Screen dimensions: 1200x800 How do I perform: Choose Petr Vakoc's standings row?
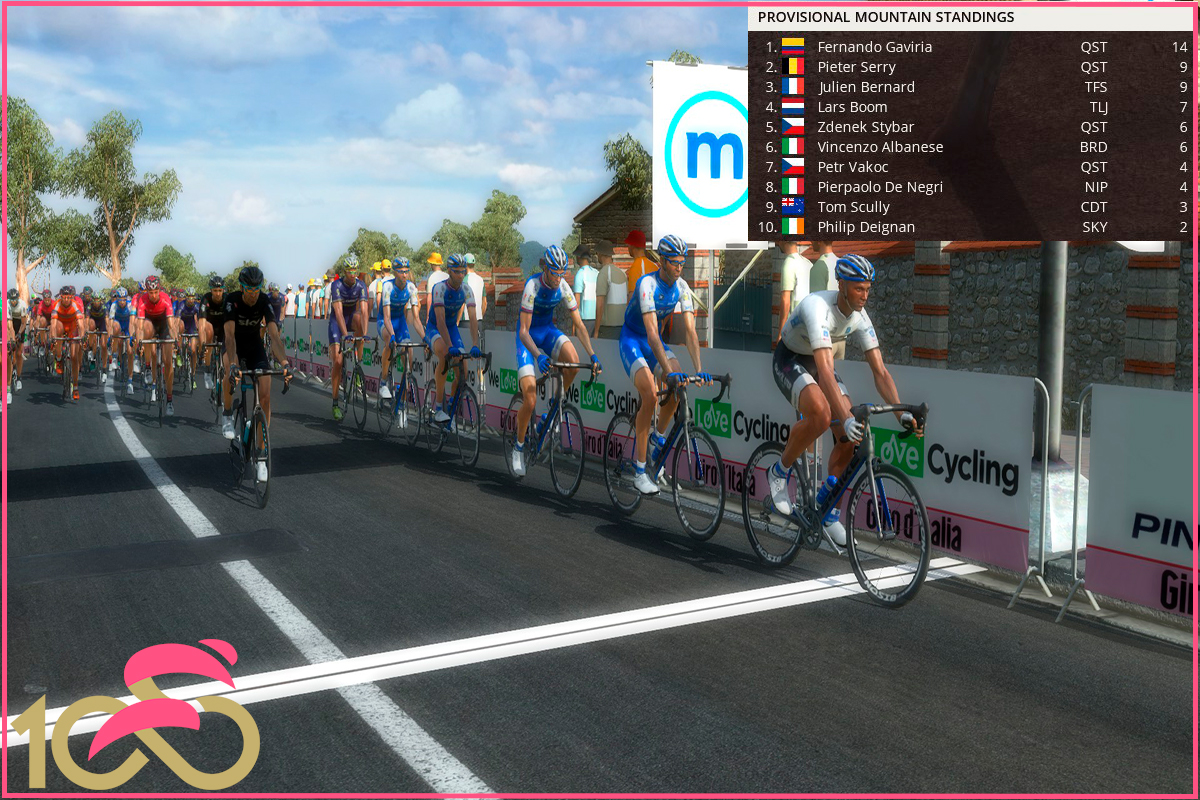click(852, 167)
